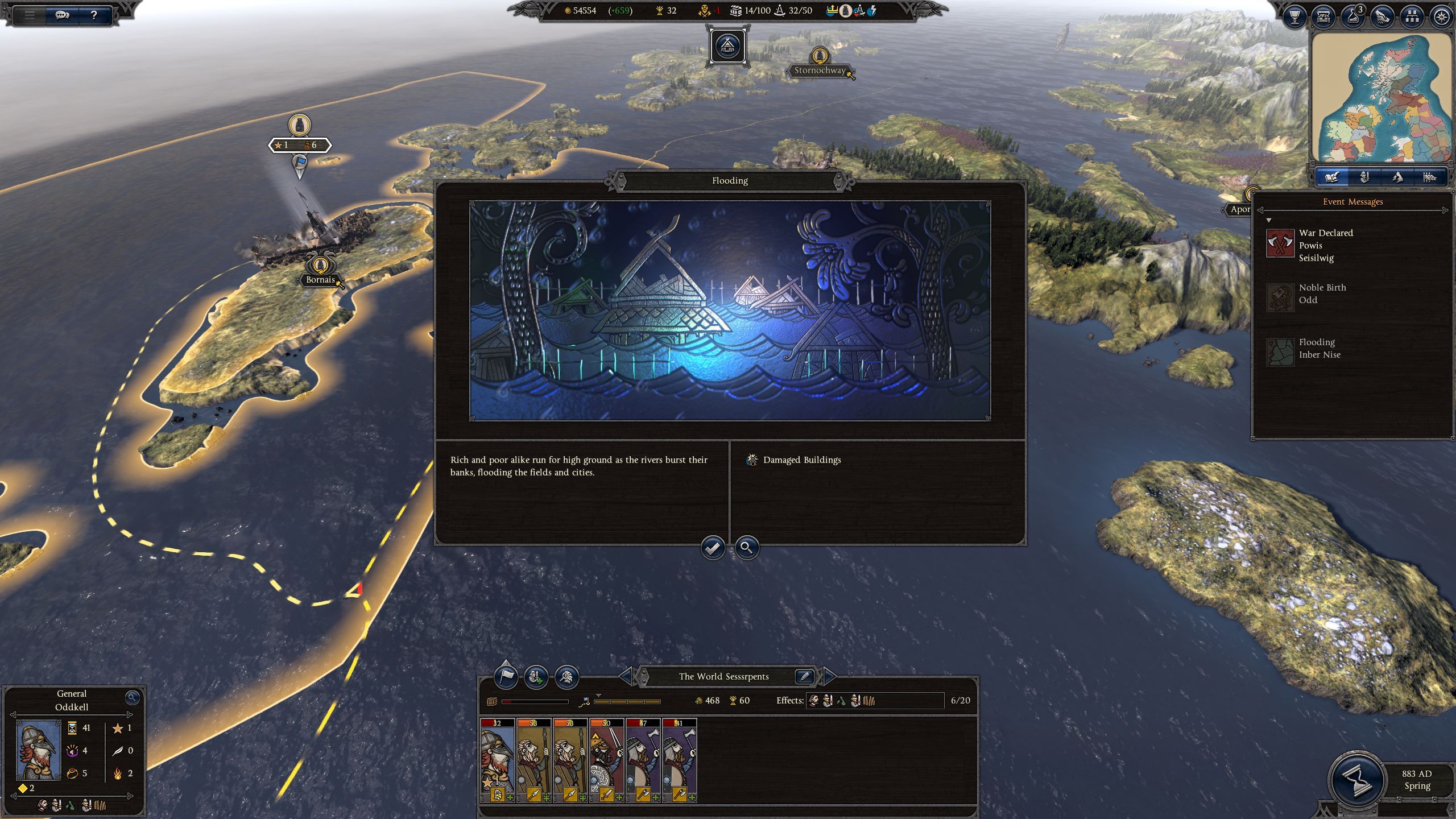Viewport: 1456px width, 819px height.
Task: Open the flask technology panel
Action: 1353,17
